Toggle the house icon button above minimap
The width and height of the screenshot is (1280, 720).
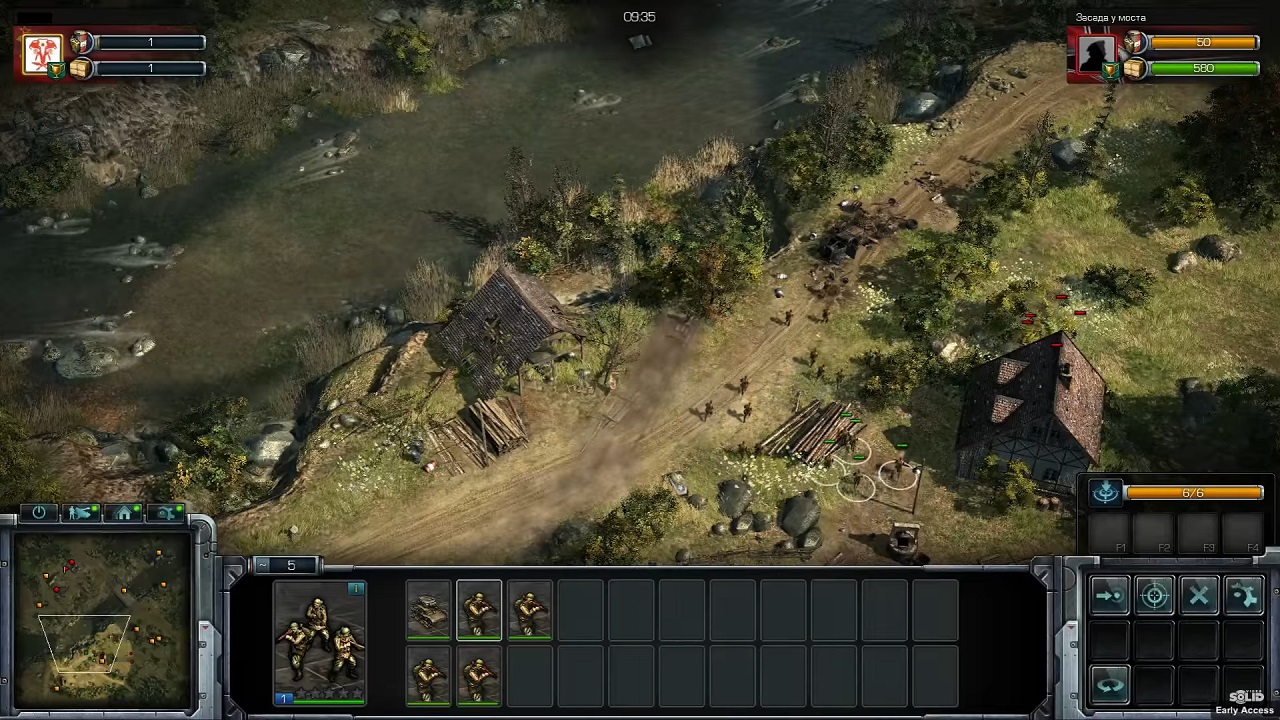124,513
